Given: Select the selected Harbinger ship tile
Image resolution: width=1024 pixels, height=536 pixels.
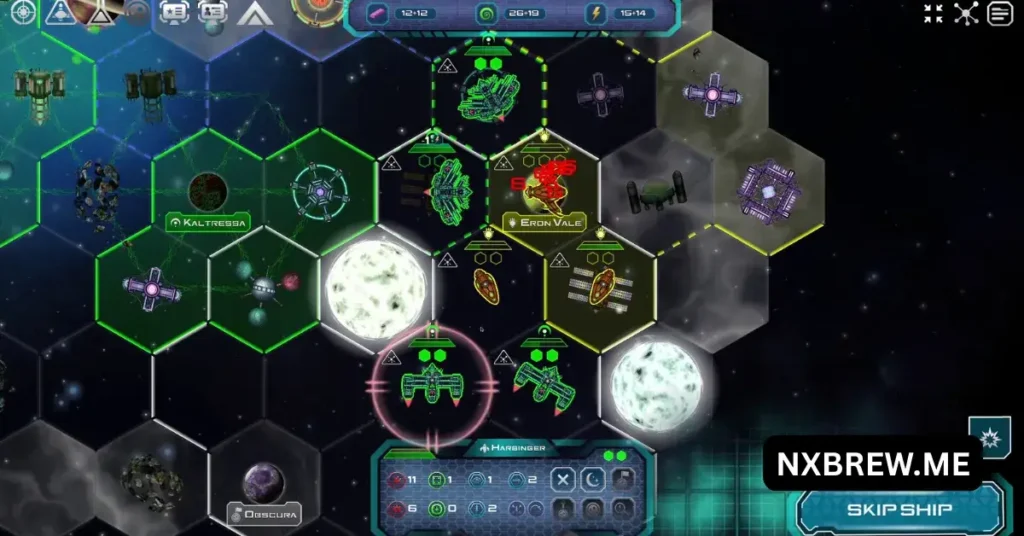Looking at the screenshot, I should click(433, 385).
